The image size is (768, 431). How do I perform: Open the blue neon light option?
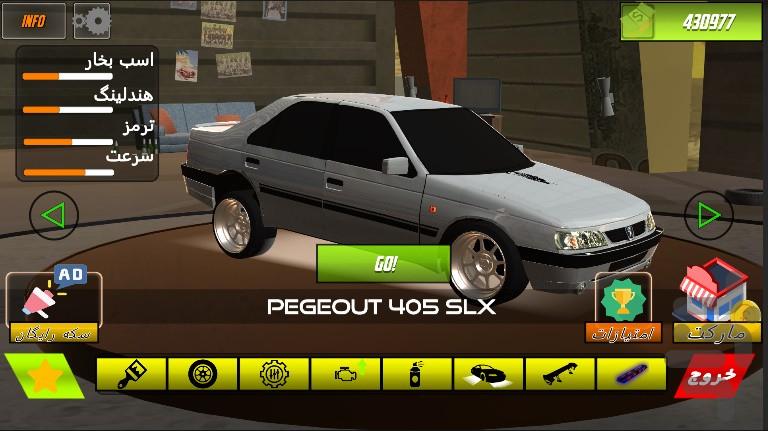click(630, 374)
